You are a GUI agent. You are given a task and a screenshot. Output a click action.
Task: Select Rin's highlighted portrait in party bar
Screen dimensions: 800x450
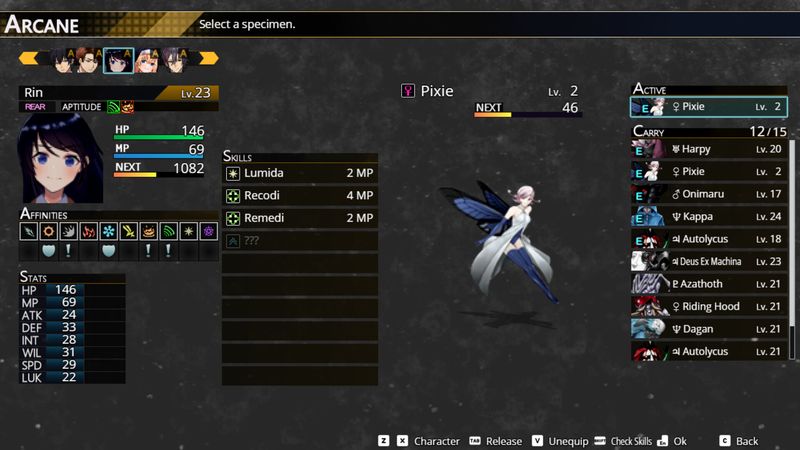118,60
